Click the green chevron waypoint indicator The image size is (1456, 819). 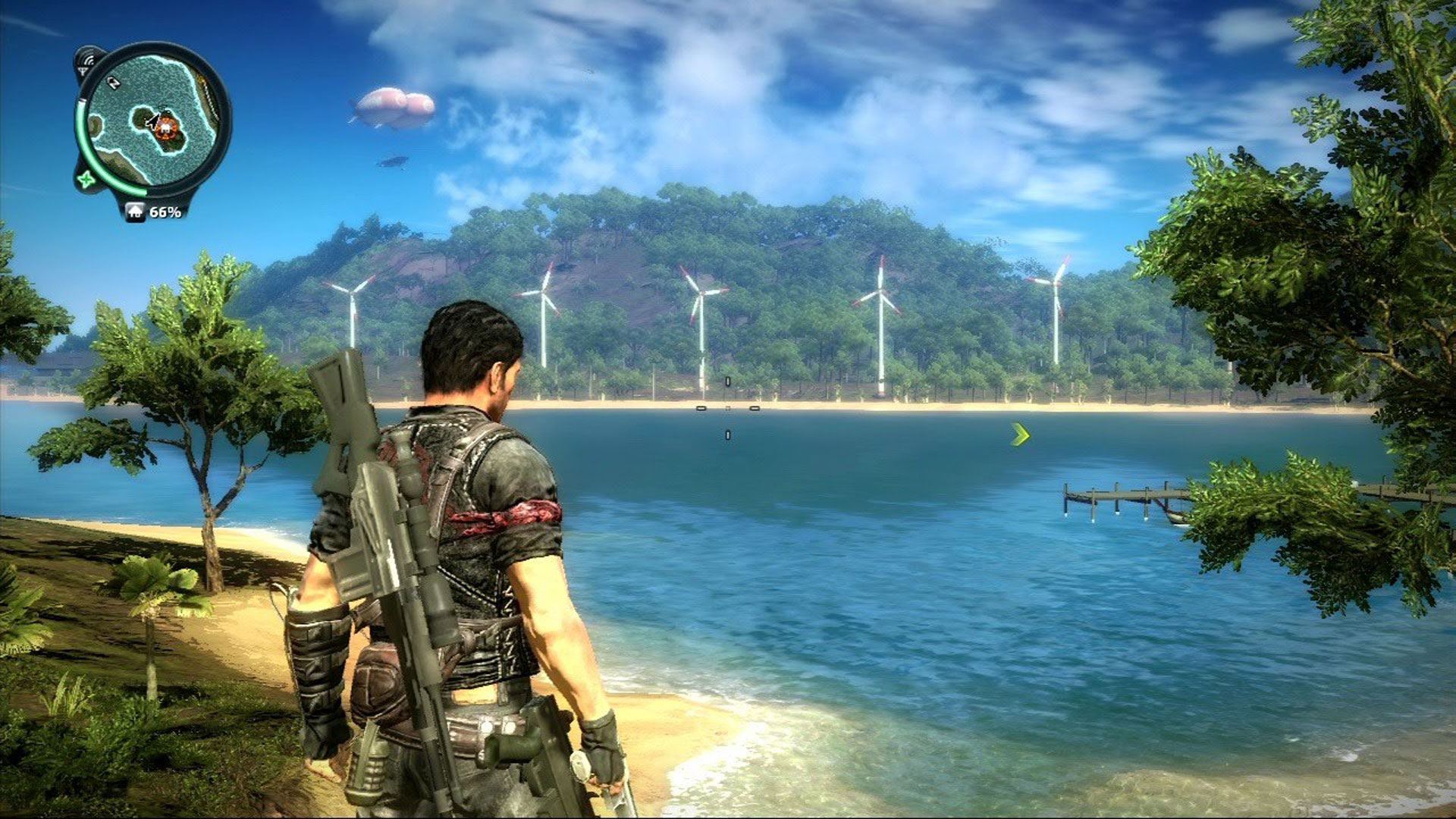click(1021, 435)
